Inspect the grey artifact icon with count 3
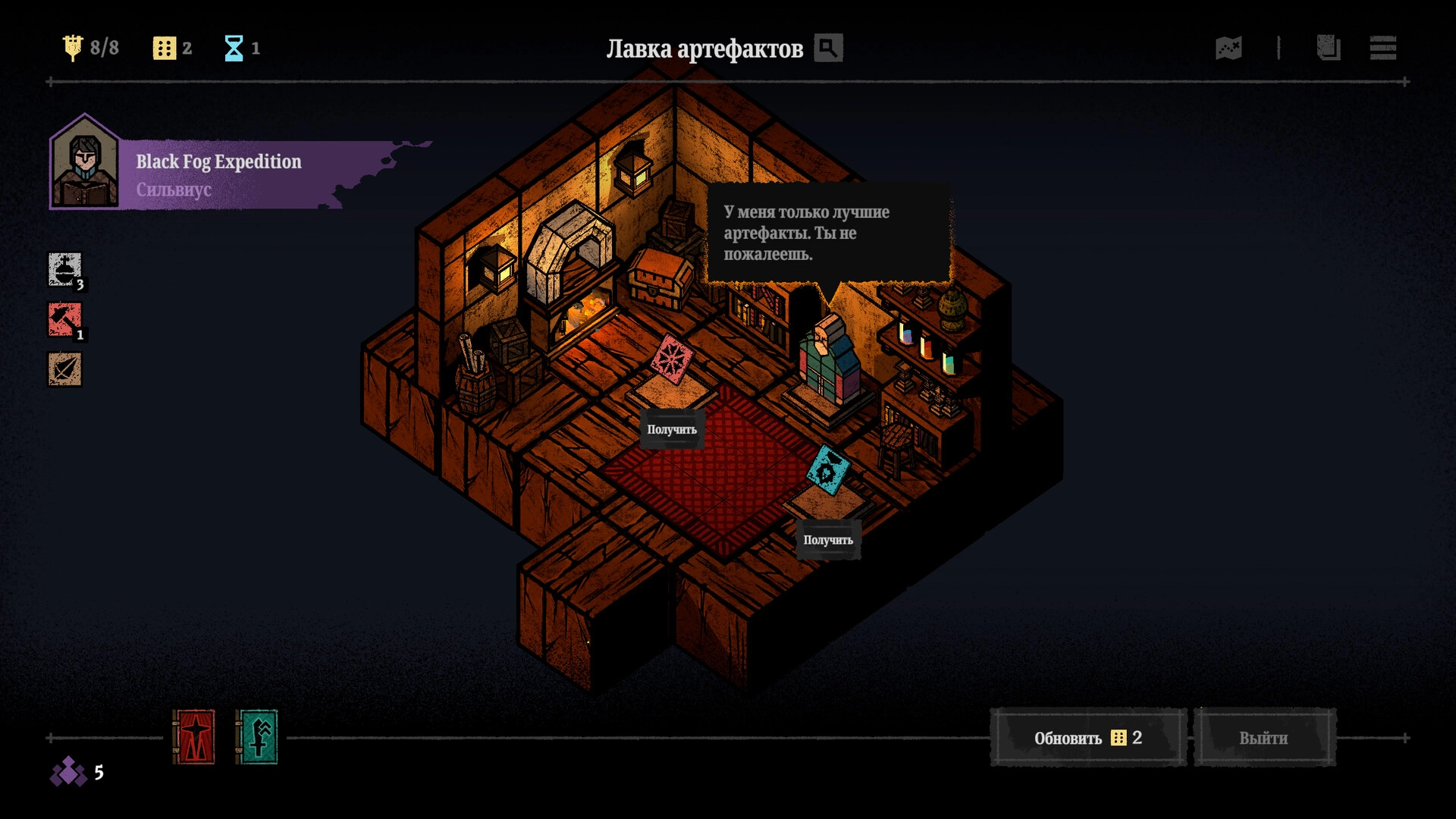Image resolution: width=1456 pixels, height=819 pixels. point(65,270)
